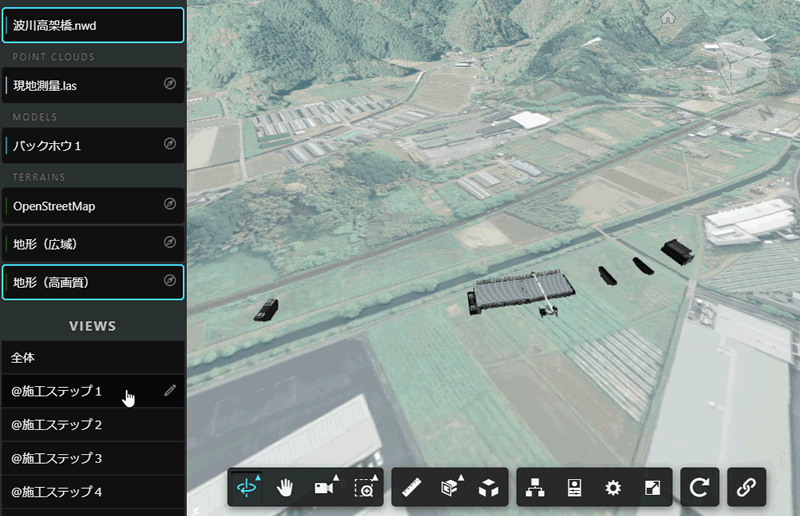Toggle the fullscreen arrow button
This screenshot has width=800, height=516.
[652, 488]
